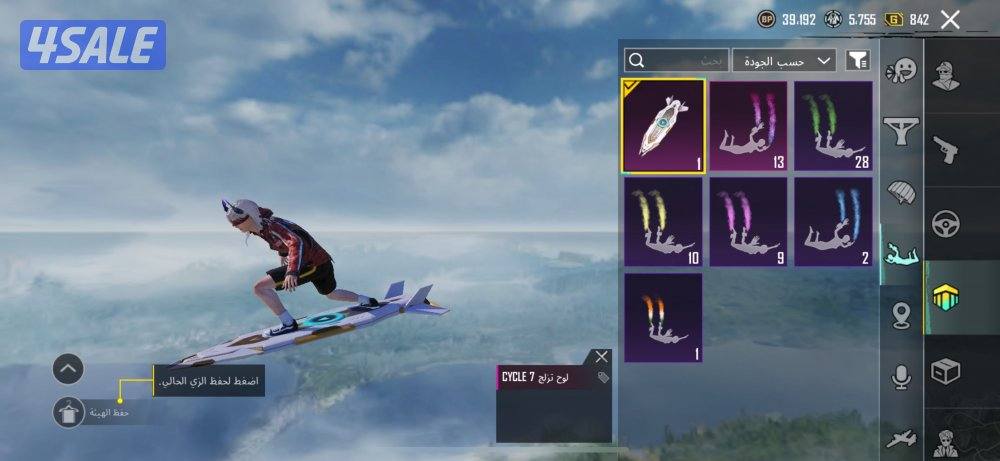Select the Cycle 7 surfboard item

(664, 127)
